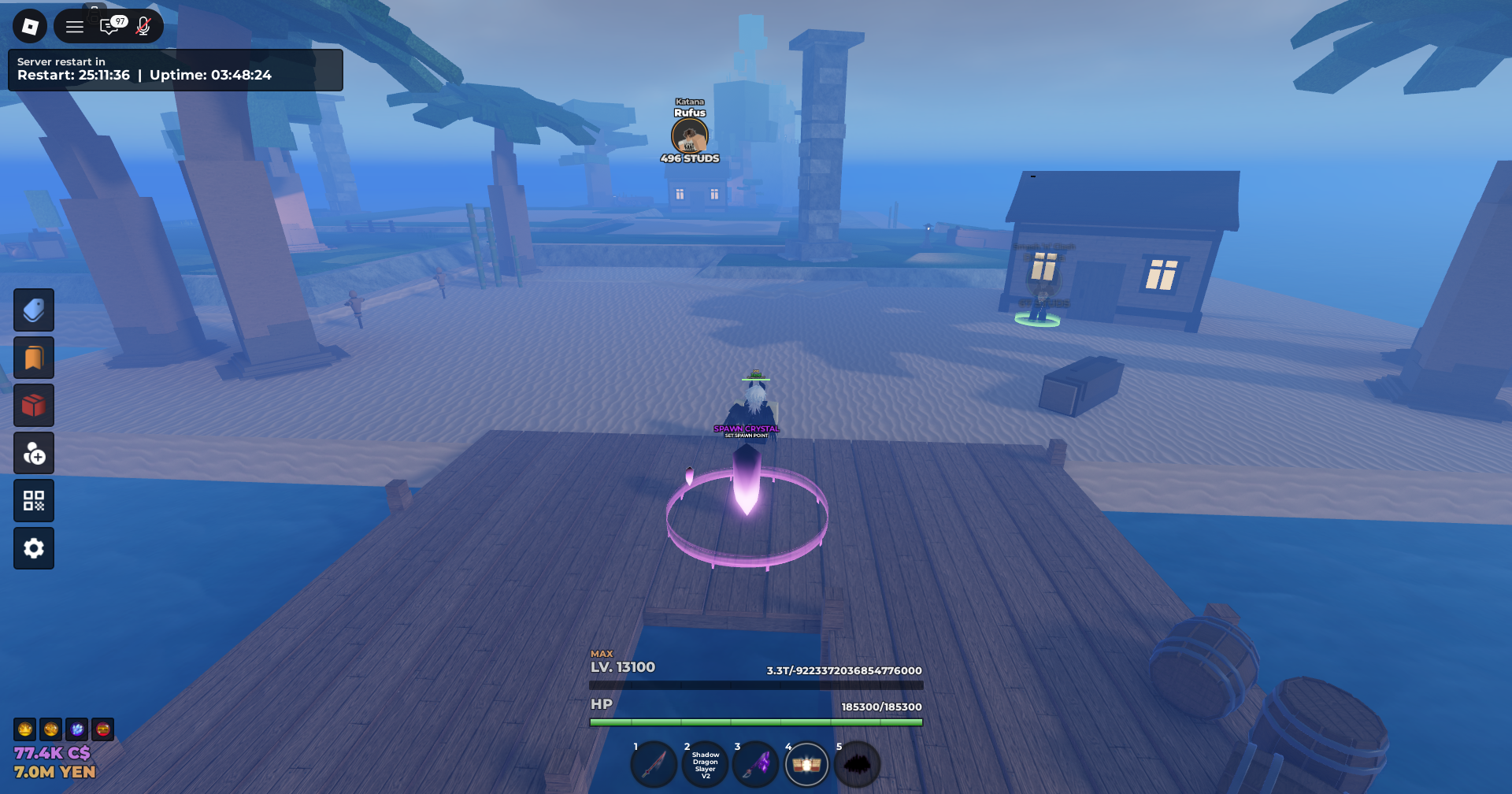The height and width of the screenshot is (794, 1512).
Task: Unmute the crossed-out microphone
Action: (x=143, y=26)
